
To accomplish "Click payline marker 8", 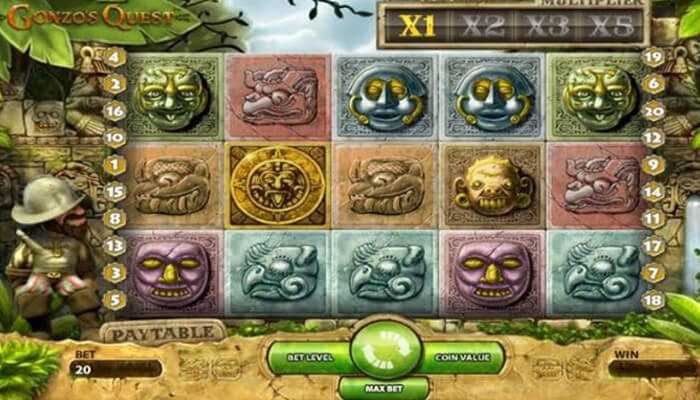I will point(115,217).
